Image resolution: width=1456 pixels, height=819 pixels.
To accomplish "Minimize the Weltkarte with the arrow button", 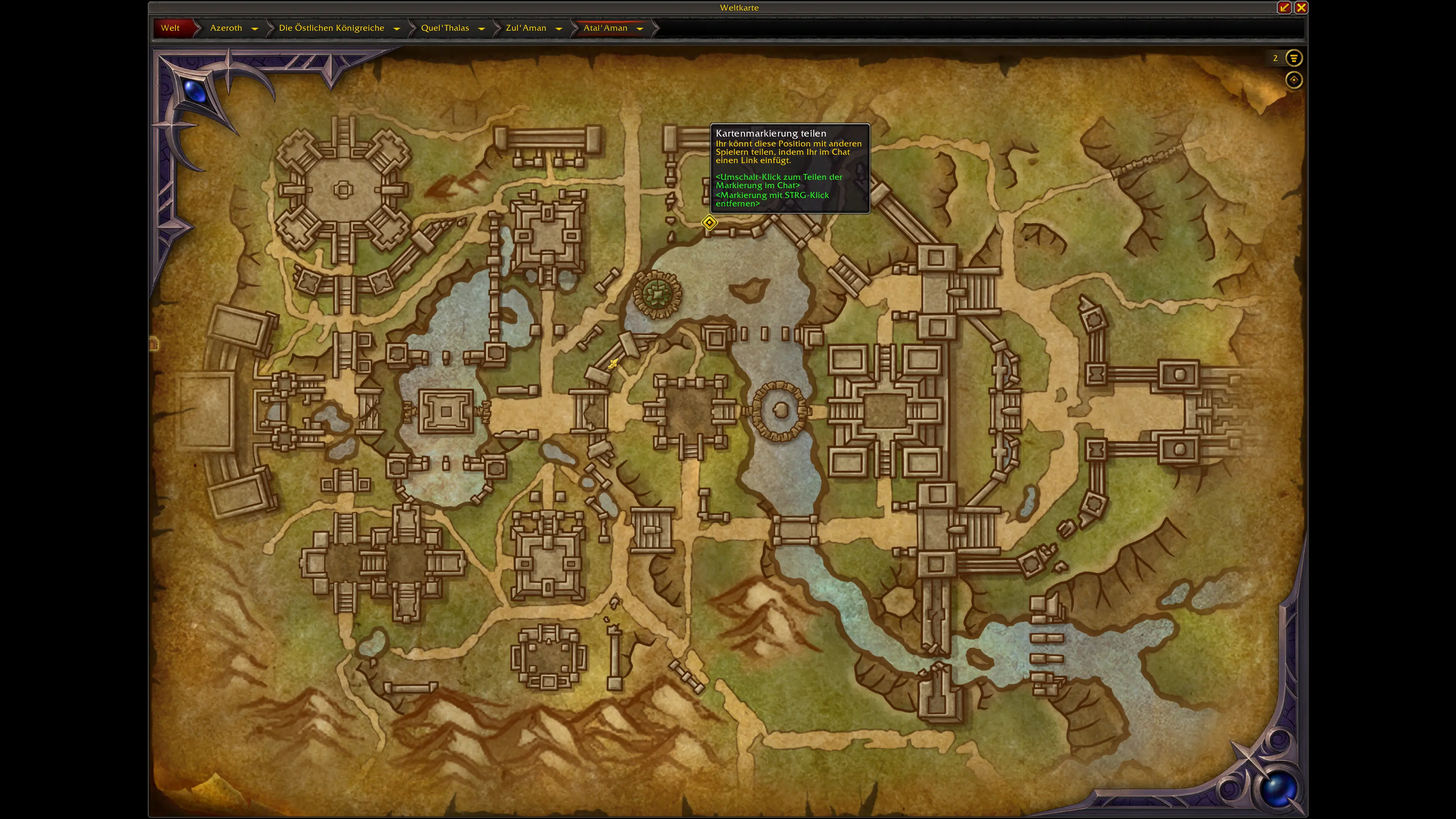I will pos(1284,7).
